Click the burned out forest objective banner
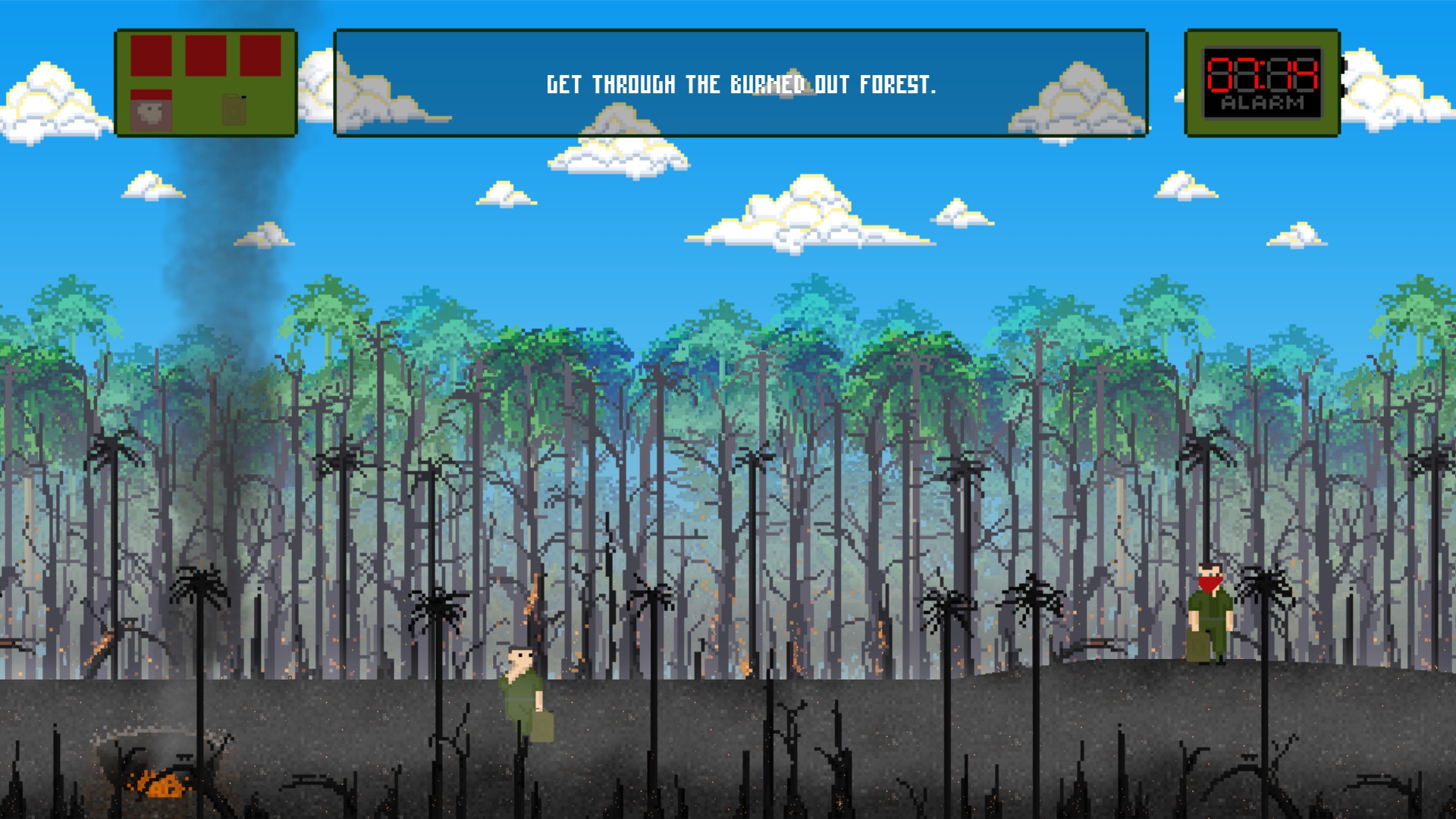The height and width of the screenshot is (819, 1456). (x=741, y=83)
